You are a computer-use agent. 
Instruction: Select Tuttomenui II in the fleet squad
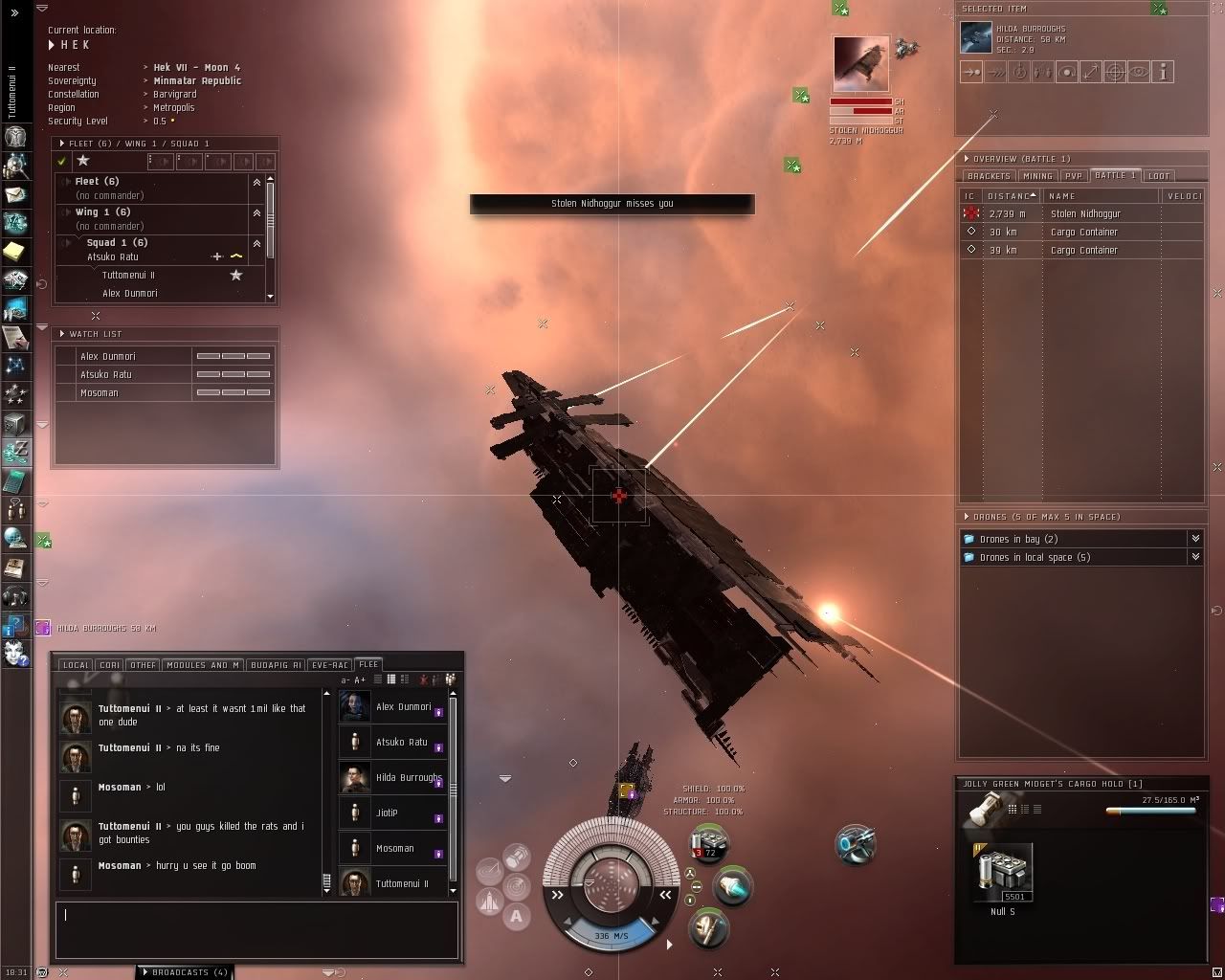click(x=128, y=275)
